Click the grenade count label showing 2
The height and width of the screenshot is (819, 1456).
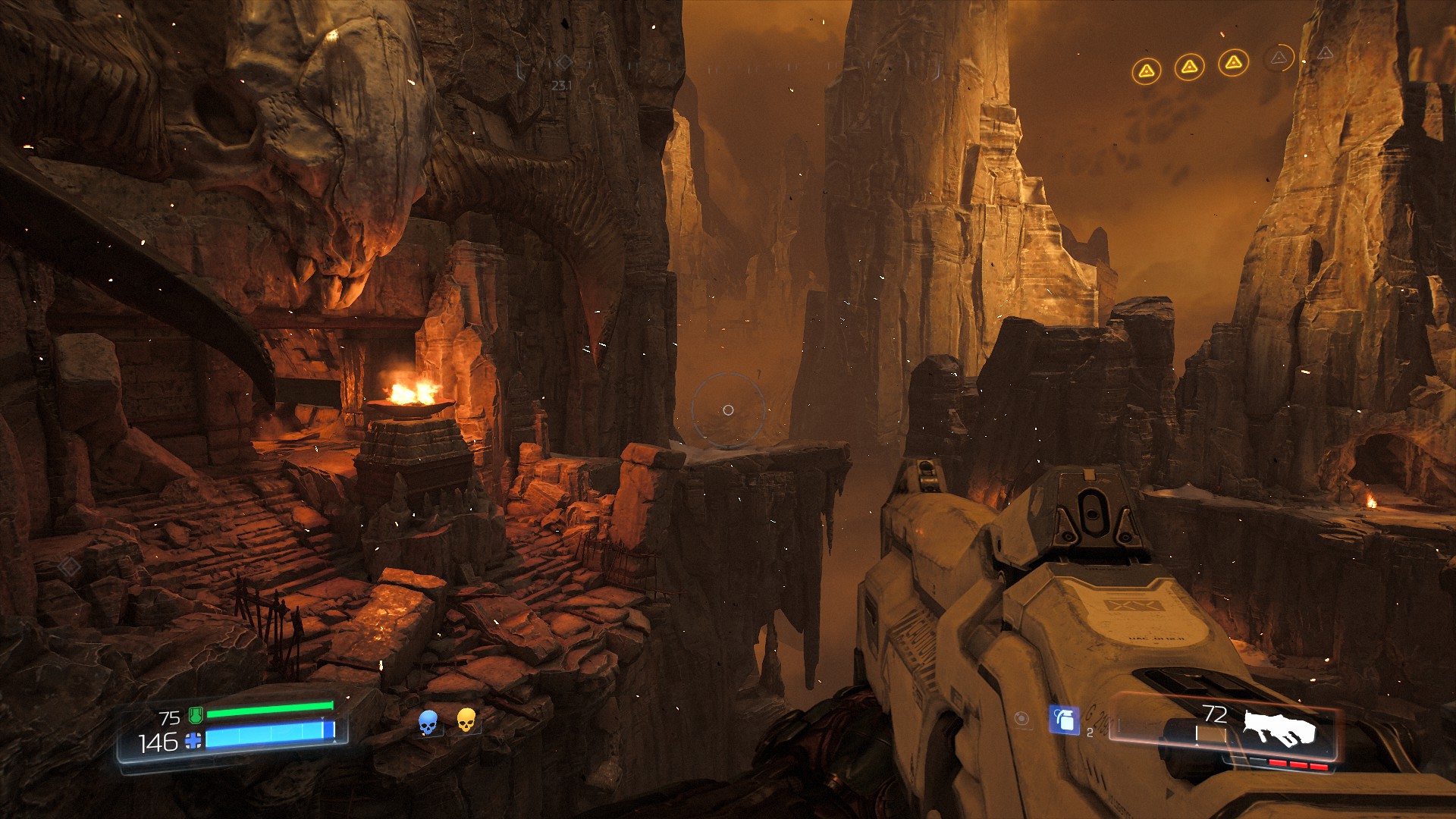pos(1090,733)
